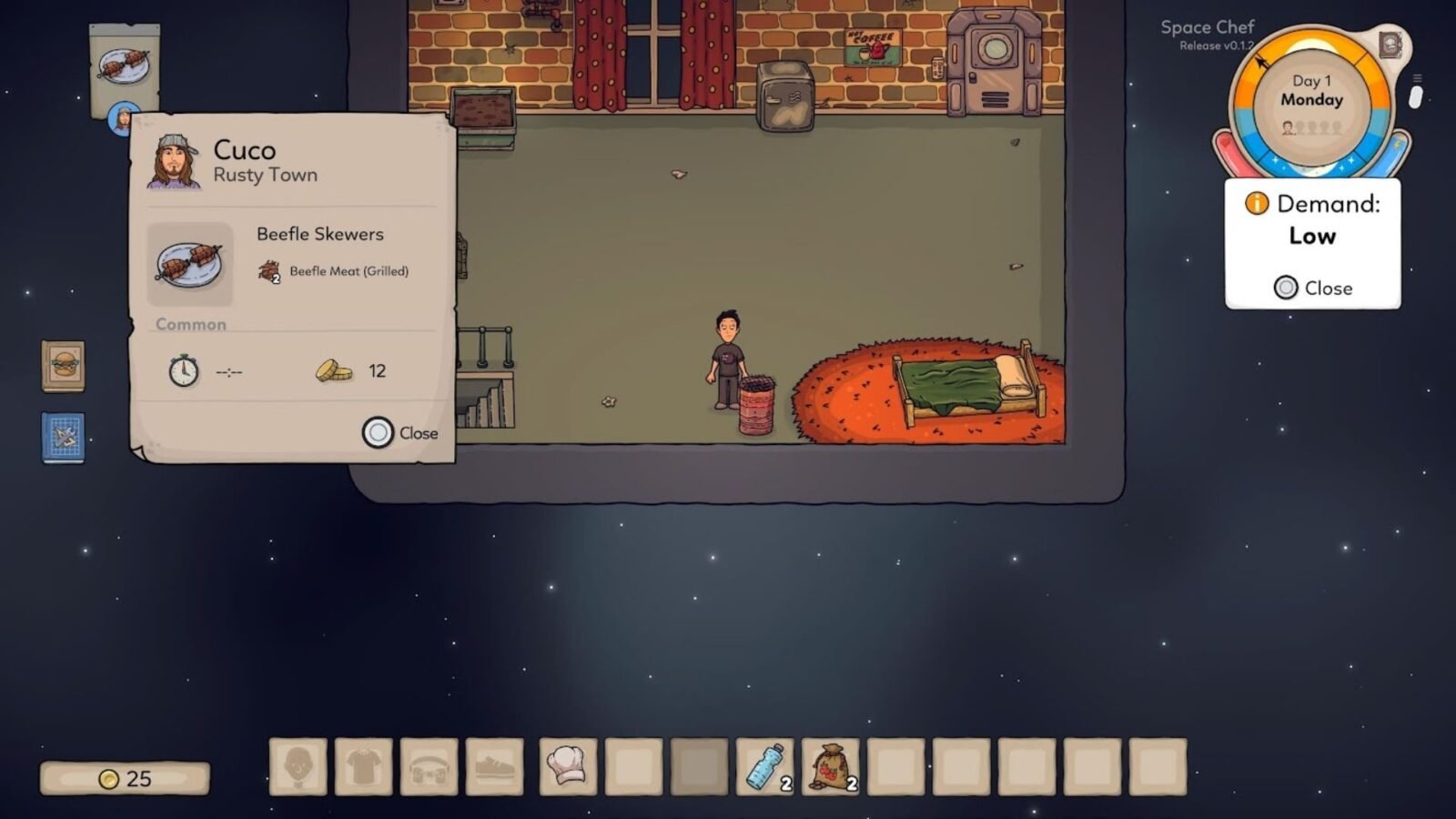
Task: Open the blue blueprint book
Action: point(63,438)
